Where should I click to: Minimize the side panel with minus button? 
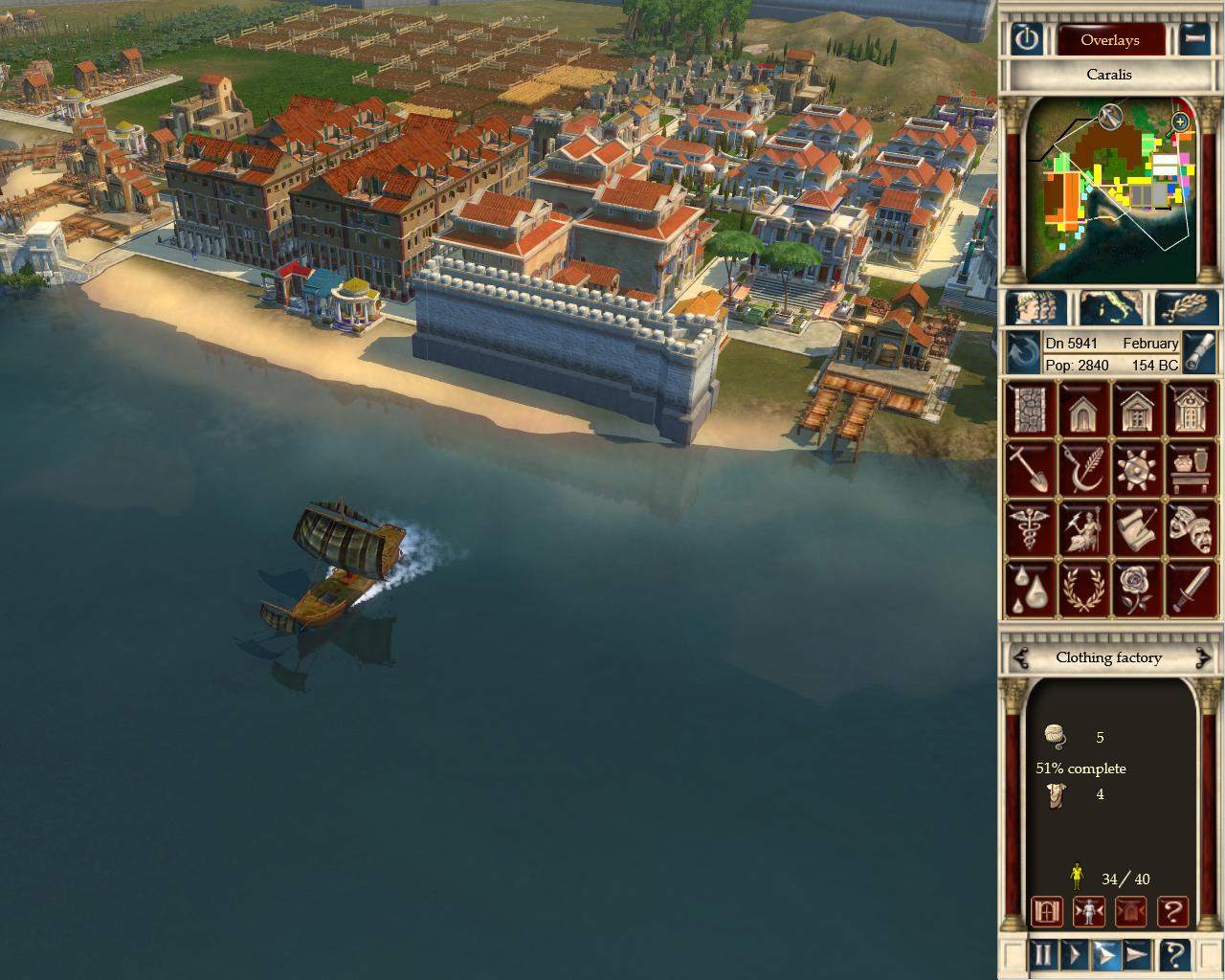click(1193, 39)
